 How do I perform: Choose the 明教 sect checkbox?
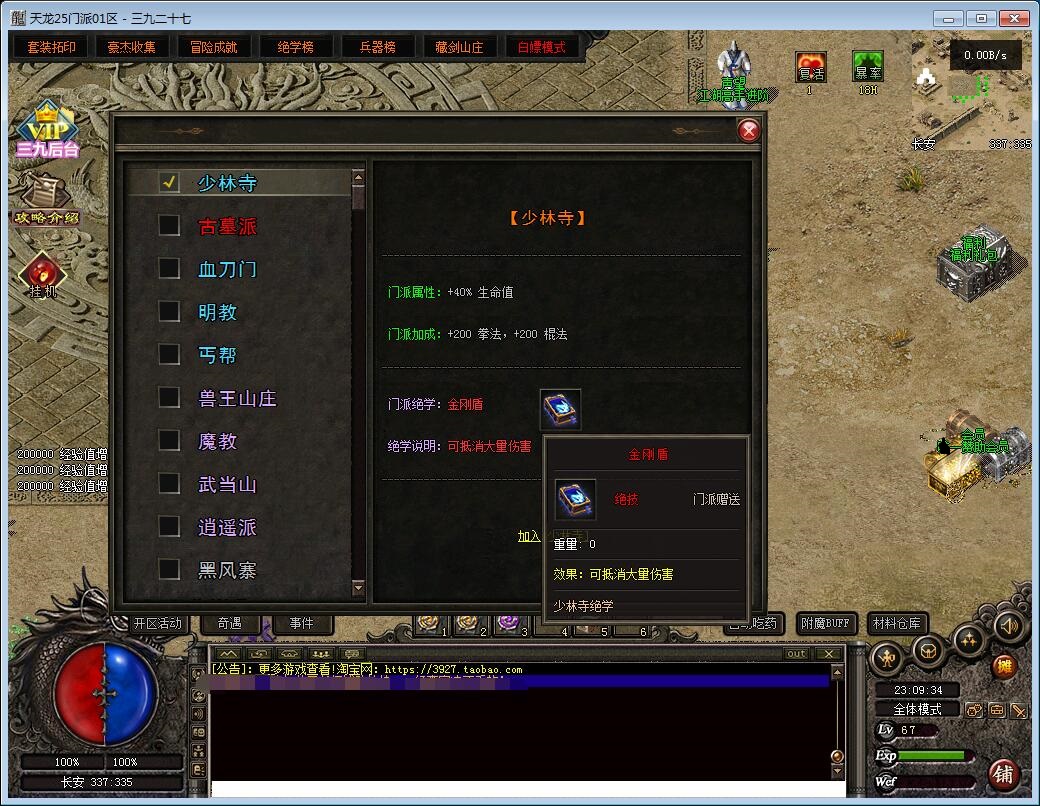coord(170,312)
